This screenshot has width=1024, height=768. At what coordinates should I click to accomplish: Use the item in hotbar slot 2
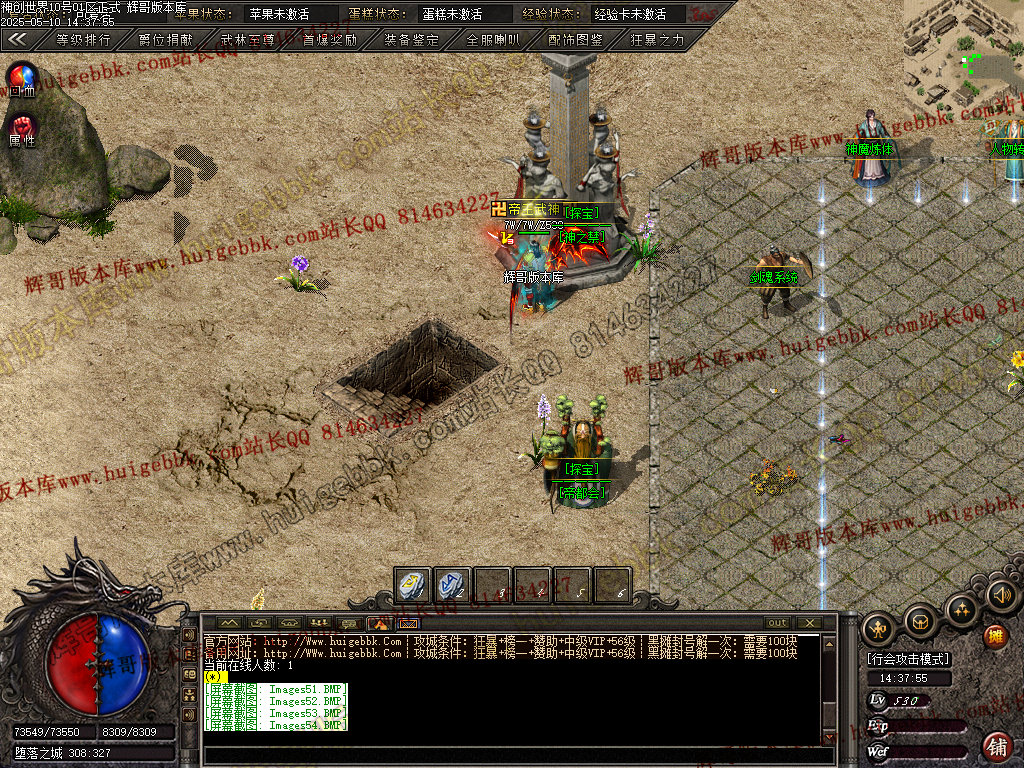coord(452,584)
